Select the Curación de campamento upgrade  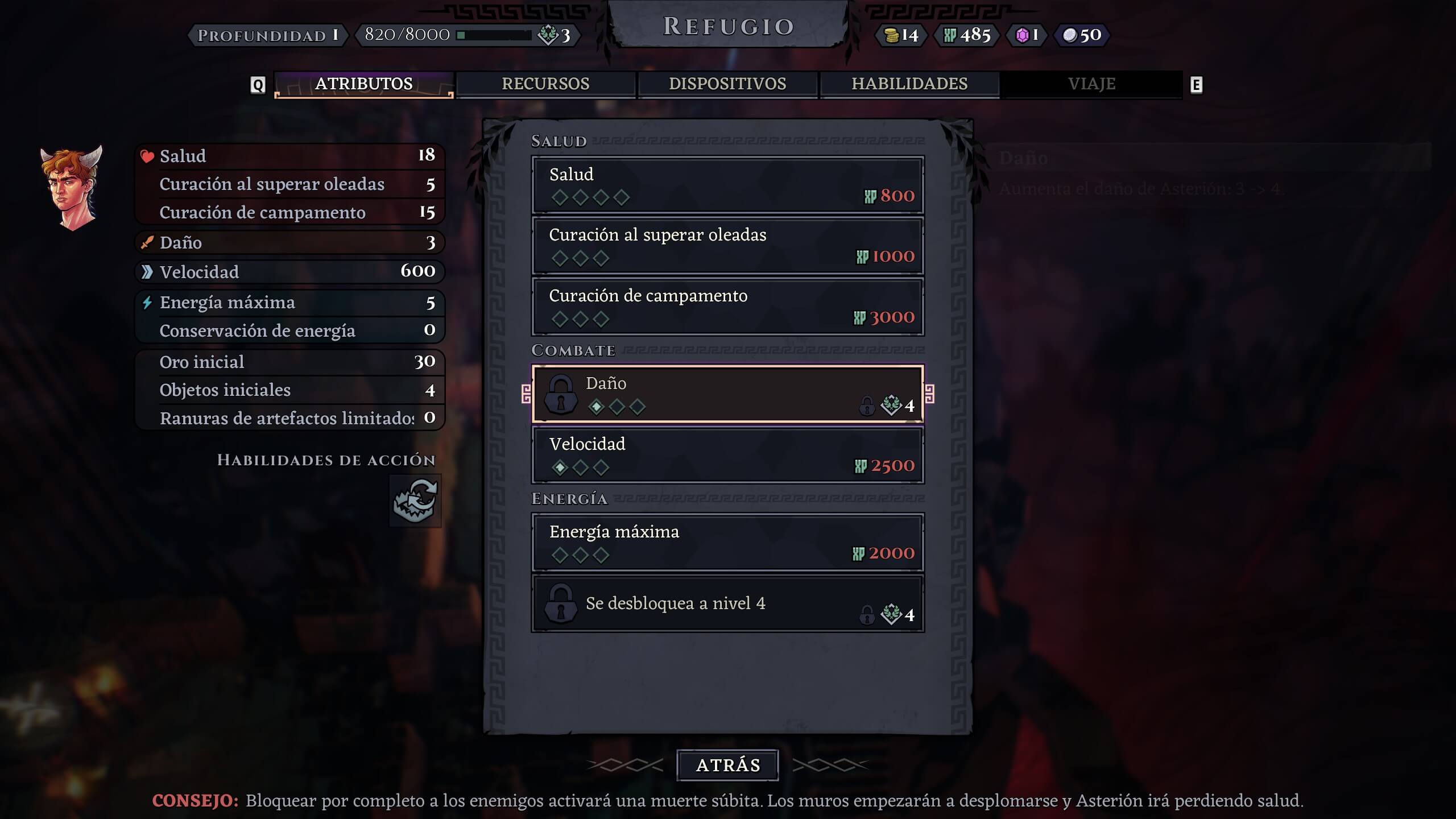click(727, 307)
